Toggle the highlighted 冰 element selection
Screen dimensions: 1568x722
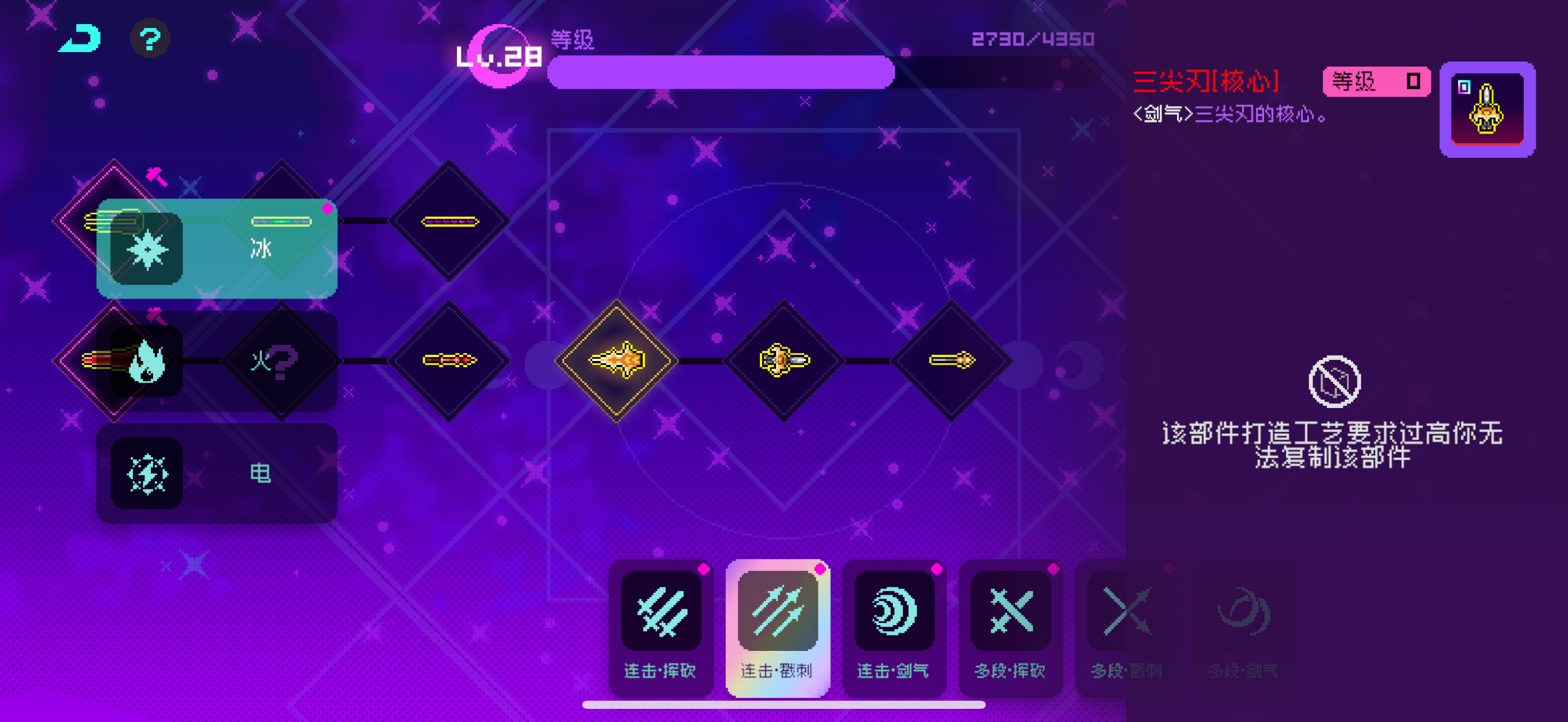(262, 248)
